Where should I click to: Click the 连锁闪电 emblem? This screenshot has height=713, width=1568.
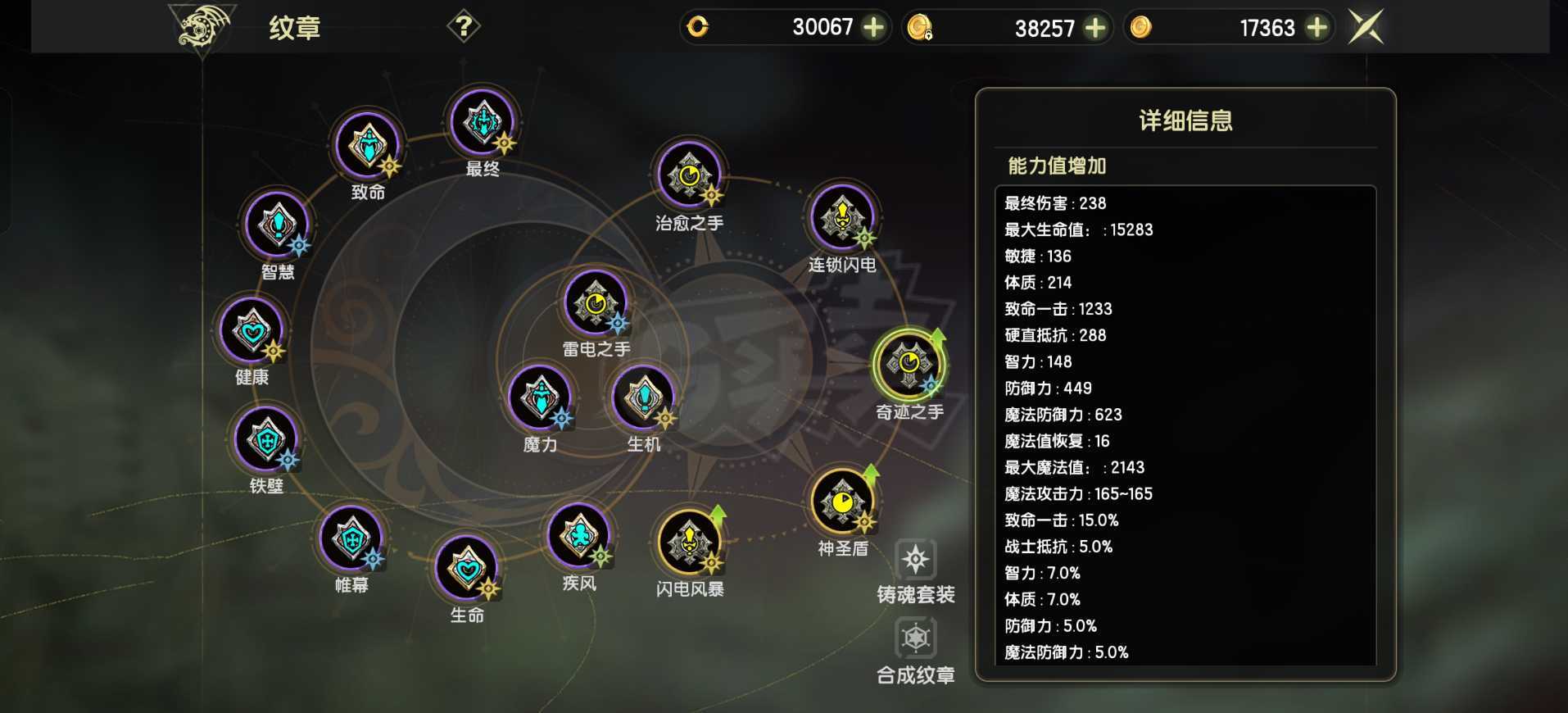coord(841,219)
